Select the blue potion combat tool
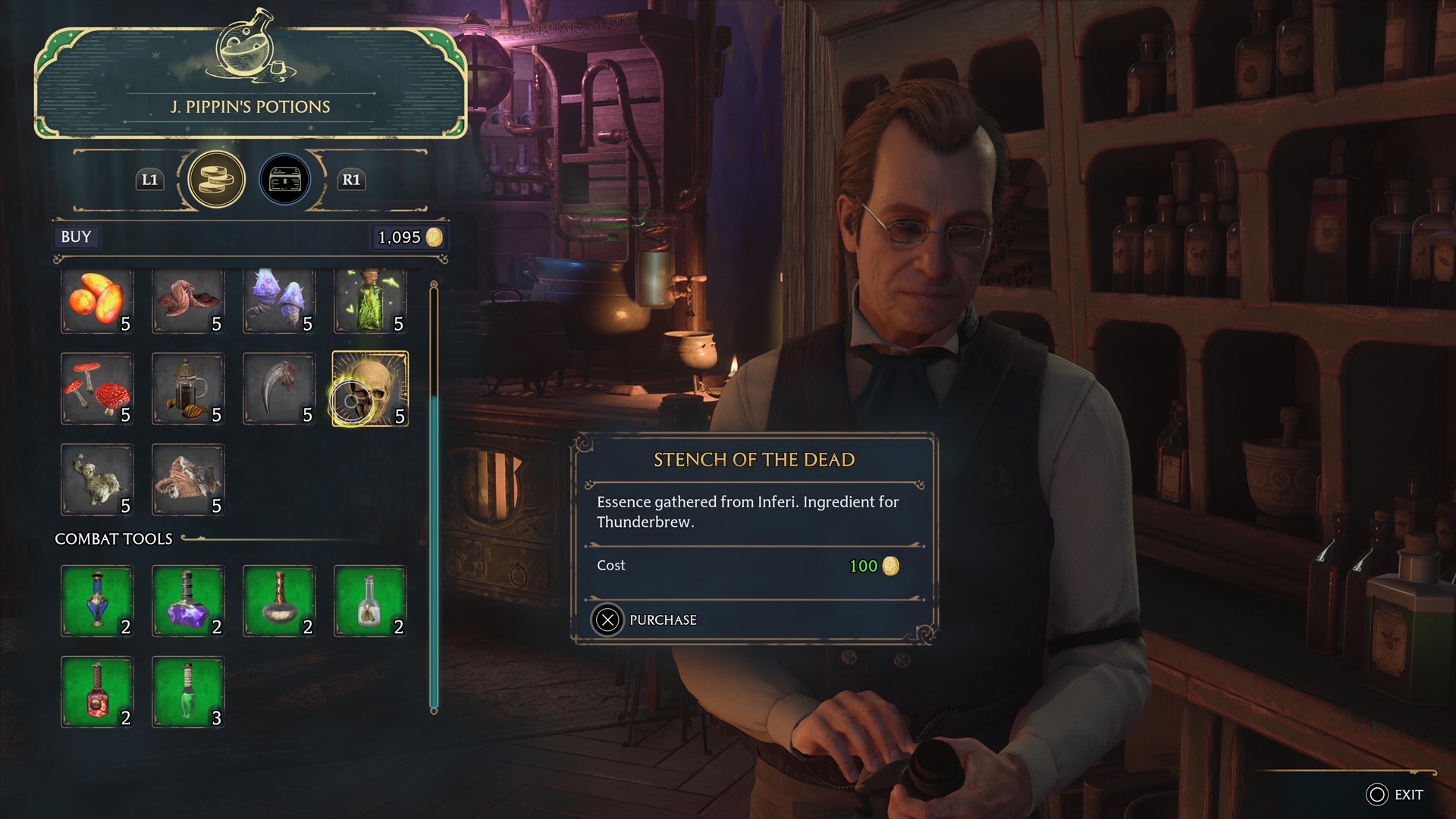The height and width of the screenshot is (819, 1456). (x=97, y=601)
